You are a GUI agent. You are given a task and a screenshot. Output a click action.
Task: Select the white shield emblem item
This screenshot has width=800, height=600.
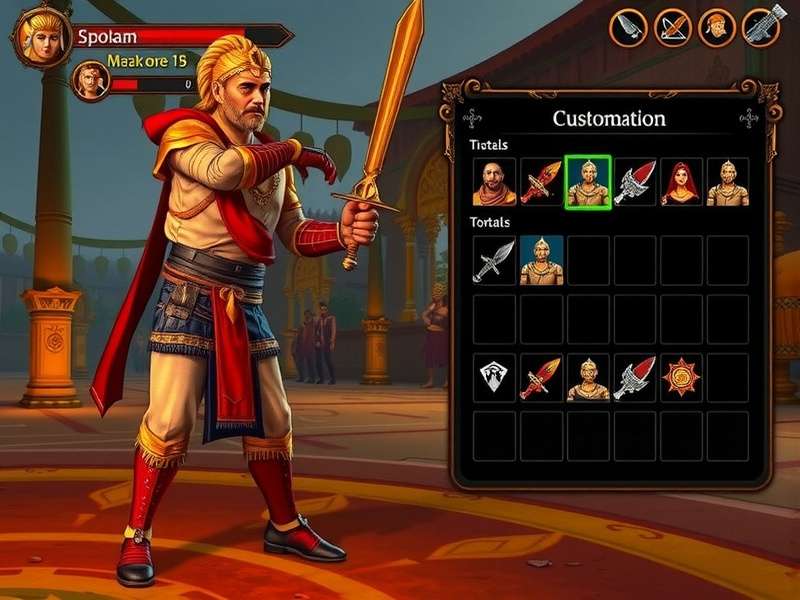point(494,377)
